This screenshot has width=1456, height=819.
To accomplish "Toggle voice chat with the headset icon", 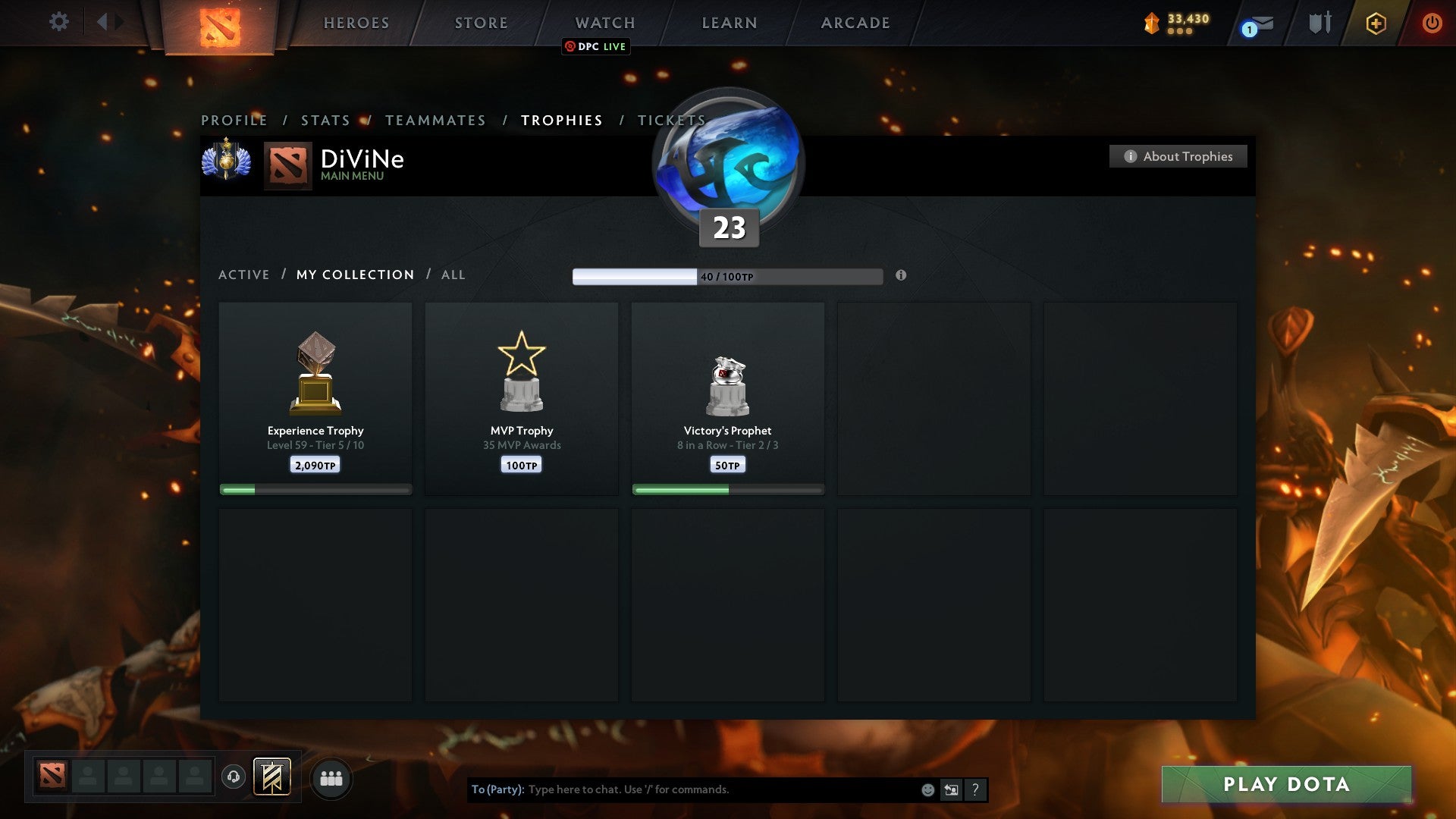I will [234, 777].
